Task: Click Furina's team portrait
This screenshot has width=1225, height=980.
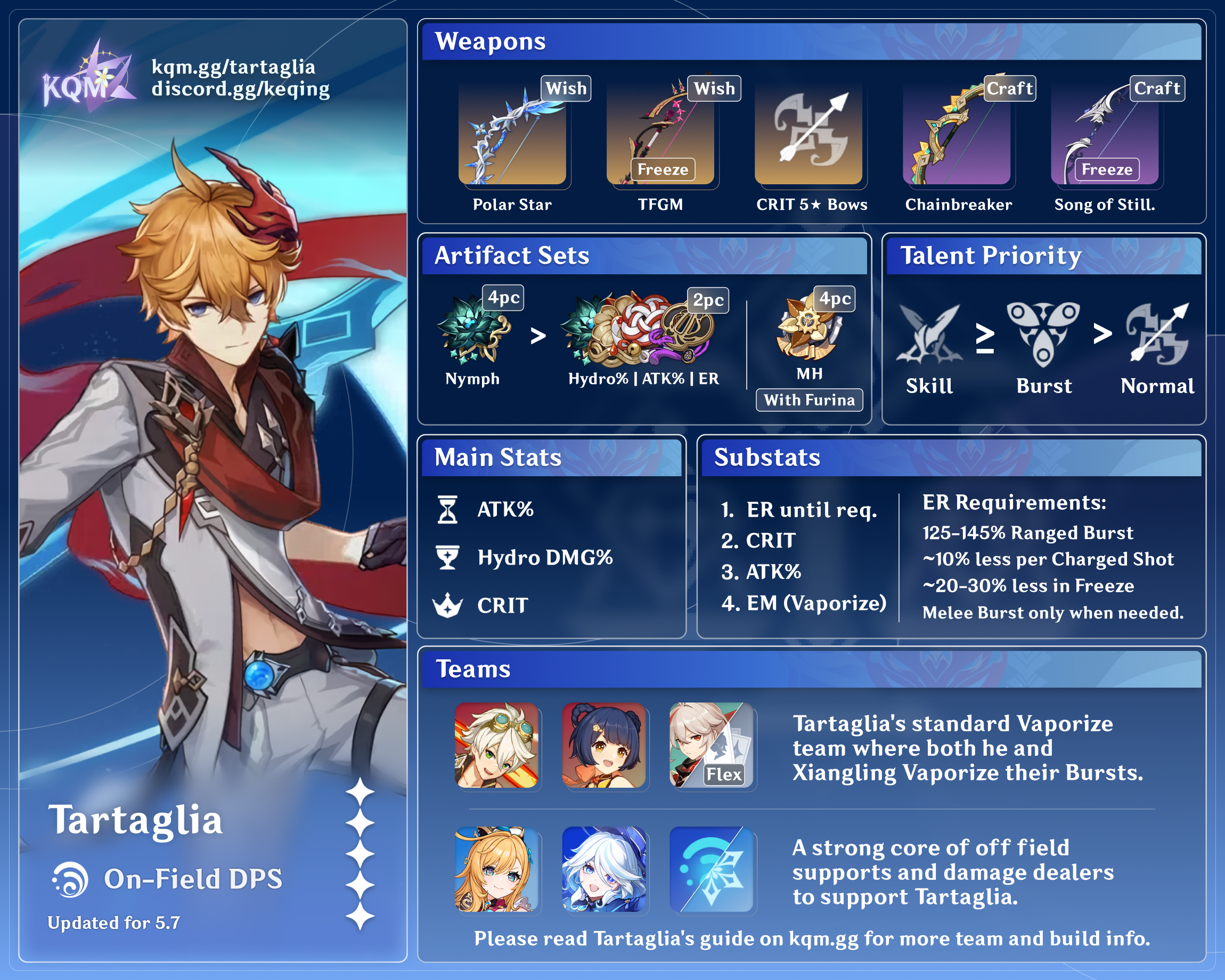Action: [604, 869]
